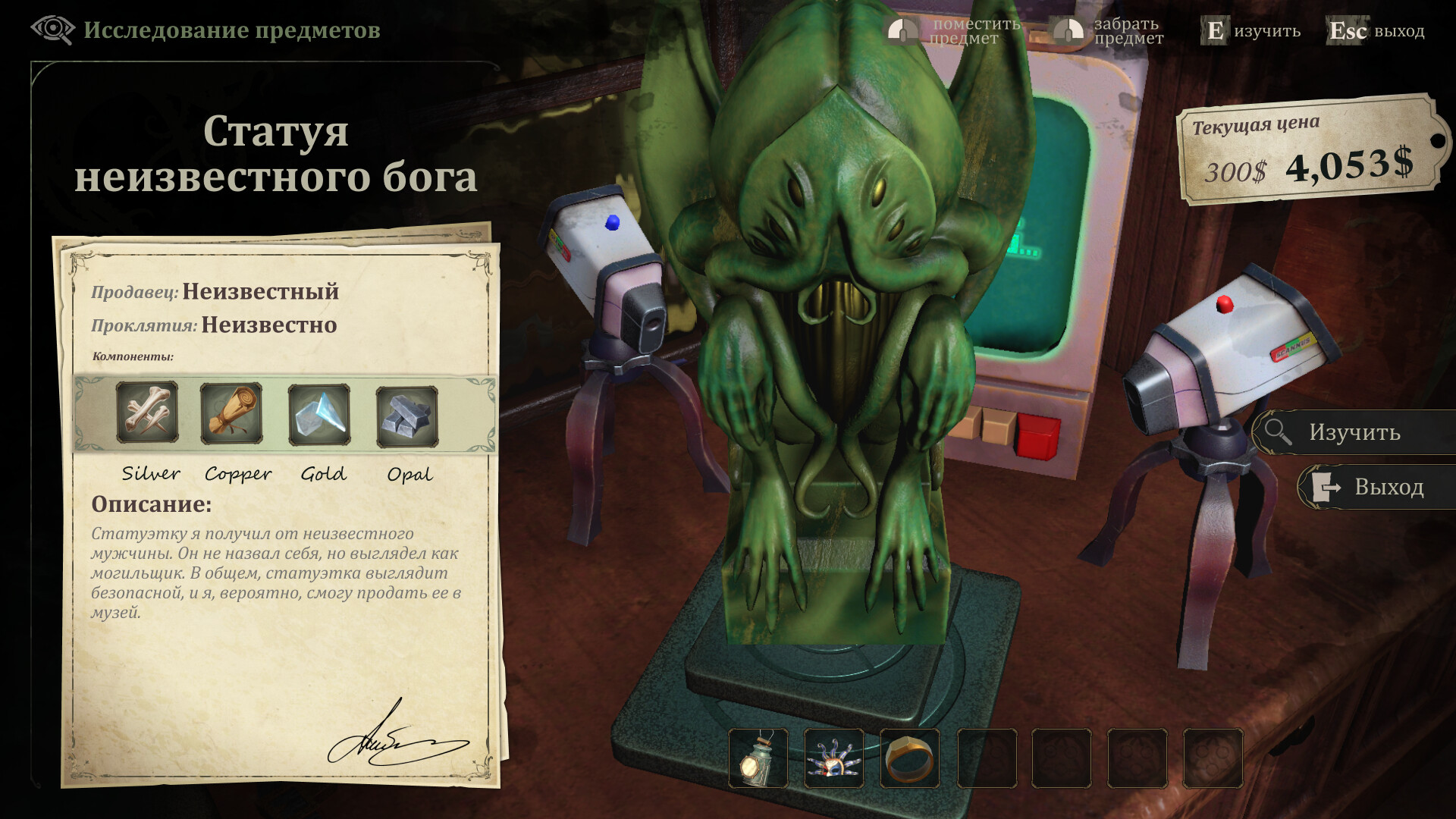
Task: Exit via the Выход button
Action: click(x=1376, y=487)
